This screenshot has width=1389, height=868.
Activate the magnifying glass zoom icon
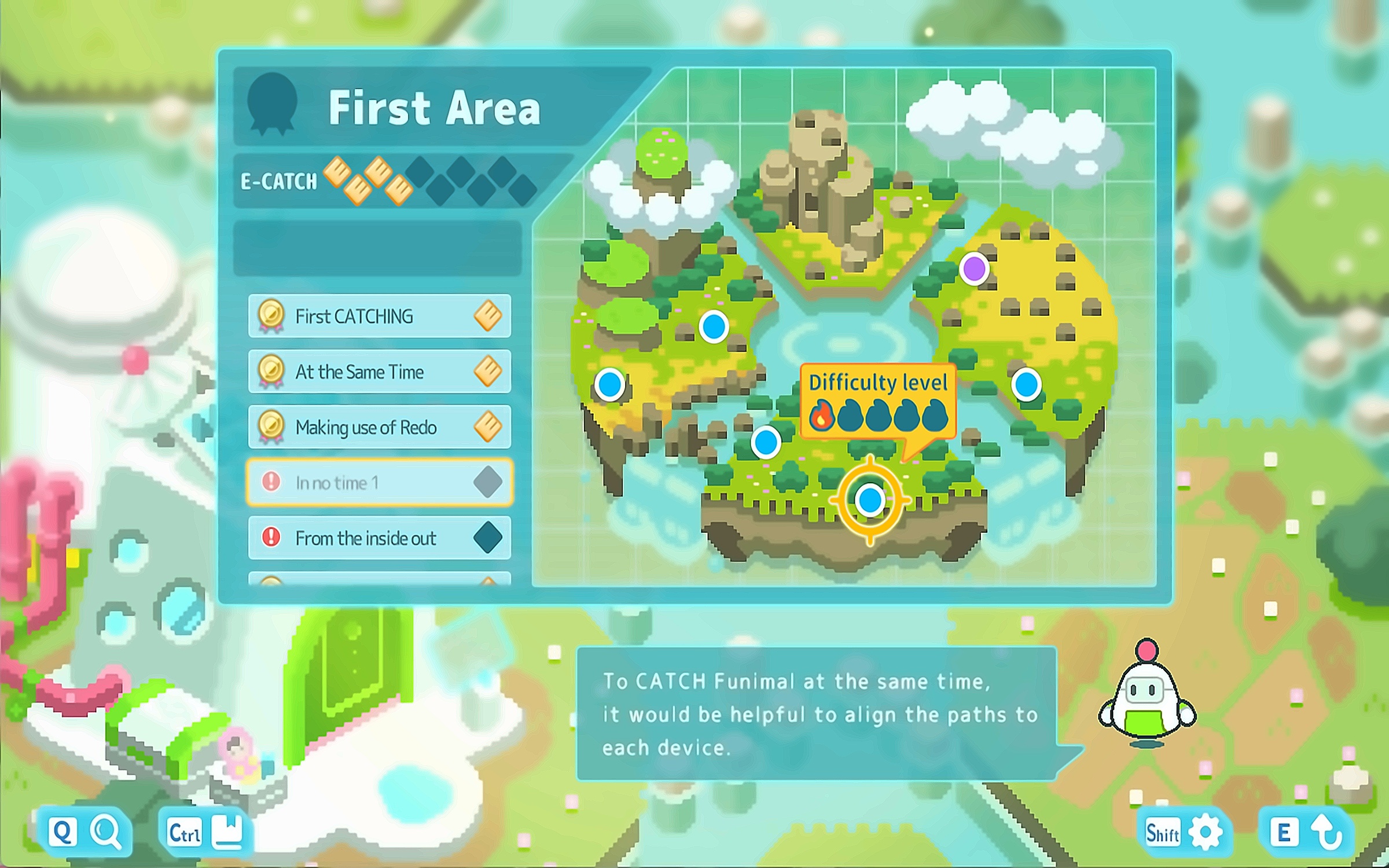click(x=106, y=833)
